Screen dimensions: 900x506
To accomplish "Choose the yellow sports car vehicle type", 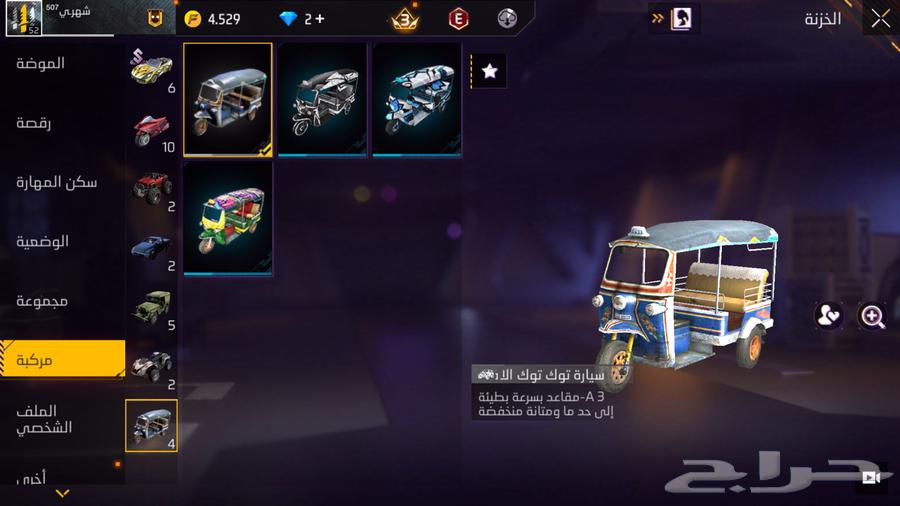I will [152, 69].
